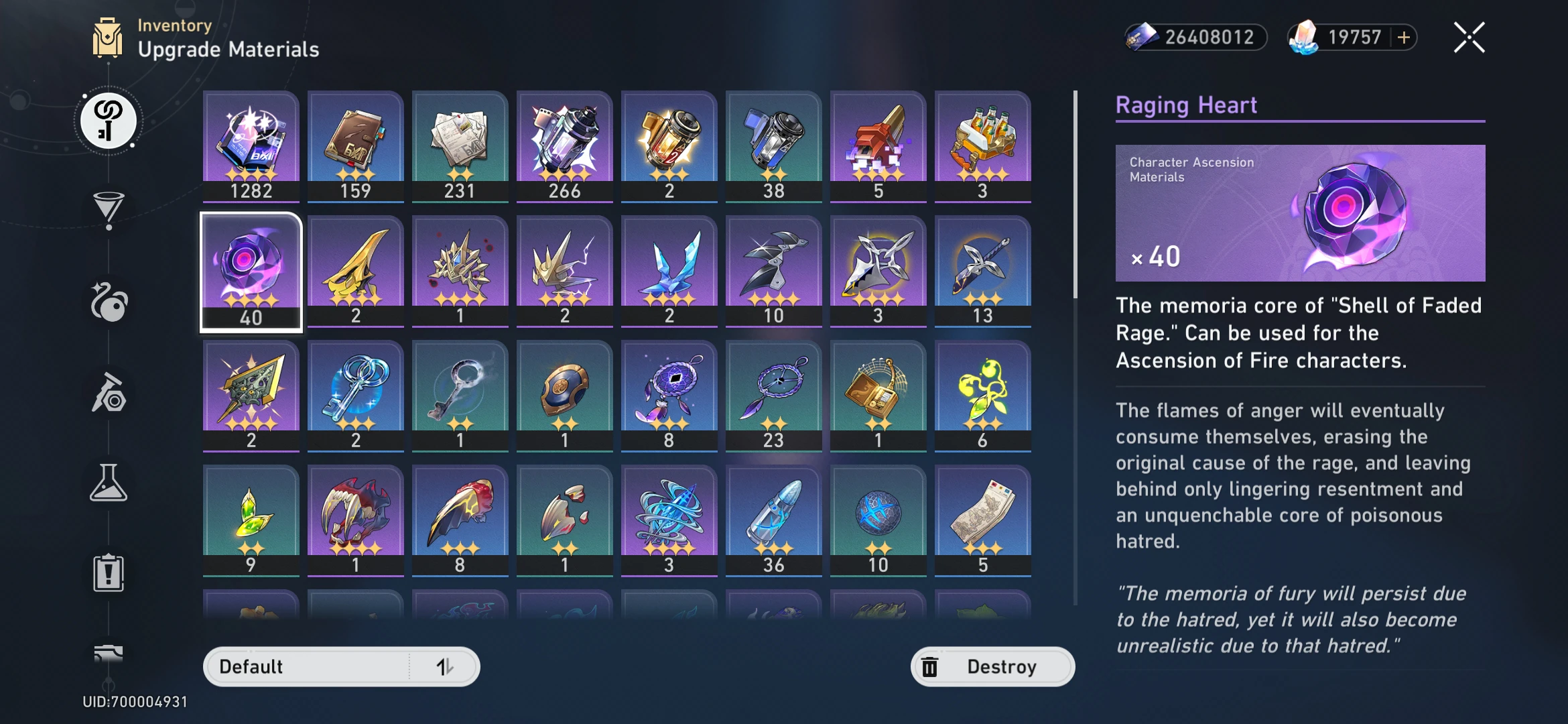Screen dimensions: 1568x724
Task: Open the flask Consumables tab
Action: pyautogui.click(x=109, y=483)
